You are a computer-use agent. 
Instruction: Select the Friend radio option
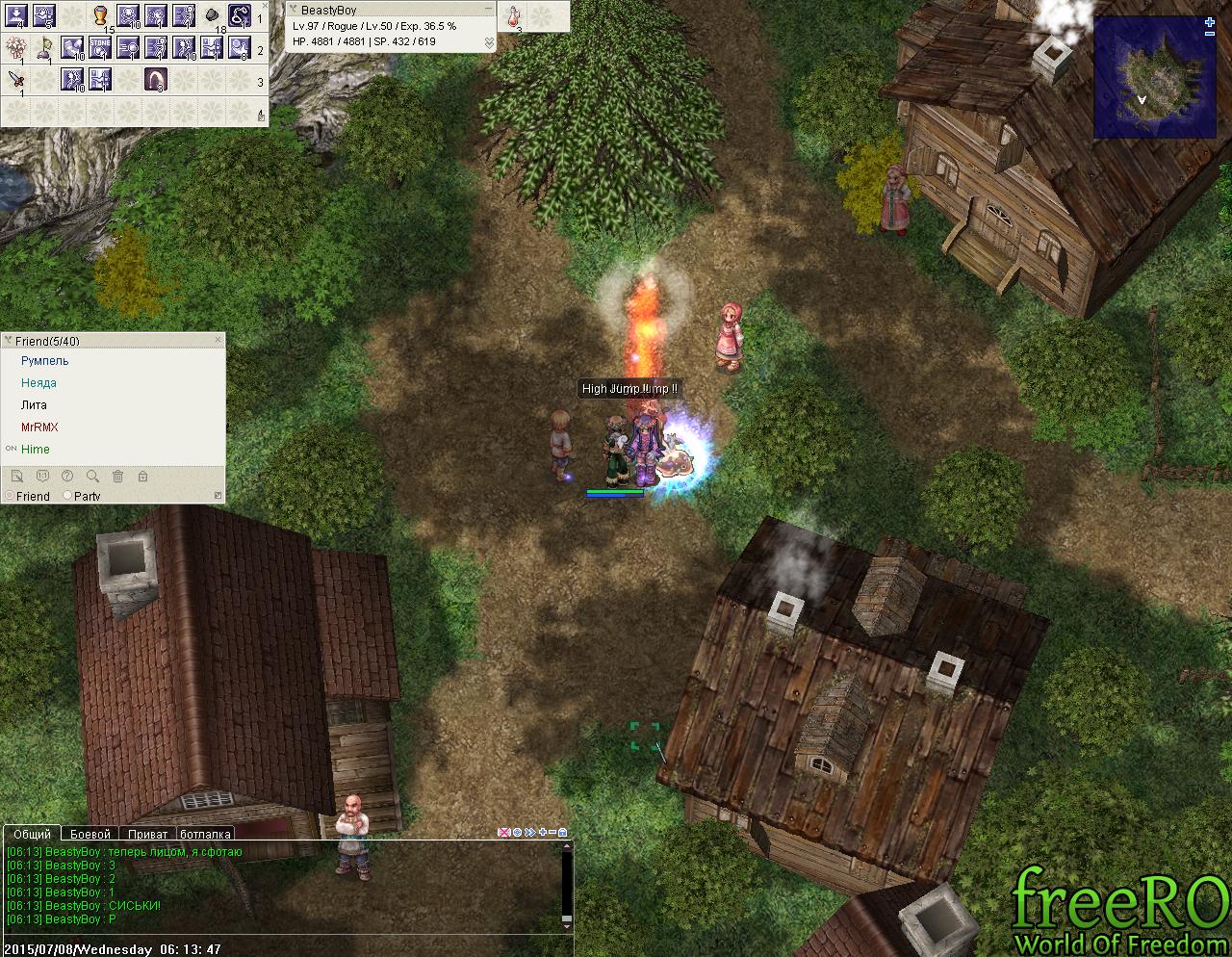coord(10,496)
